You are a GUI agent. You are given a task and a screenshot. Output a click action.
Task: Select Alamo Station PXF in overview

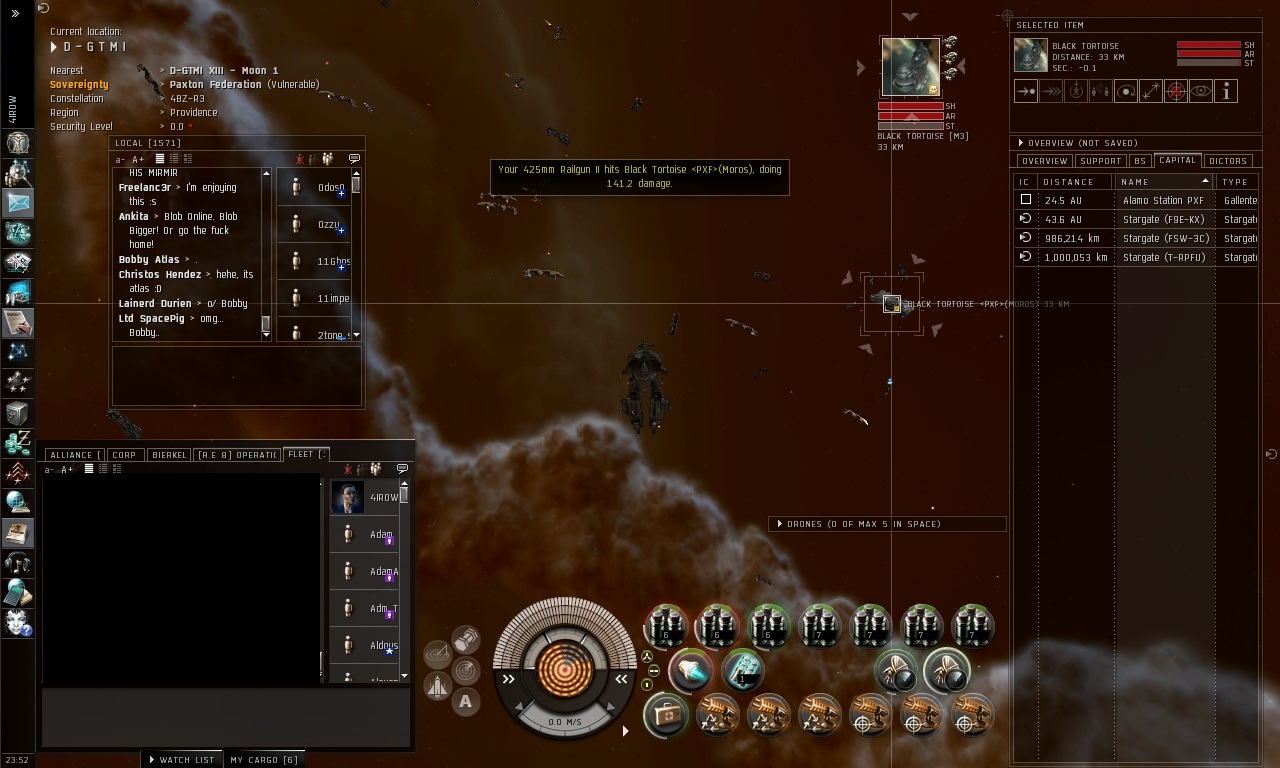1163,200
